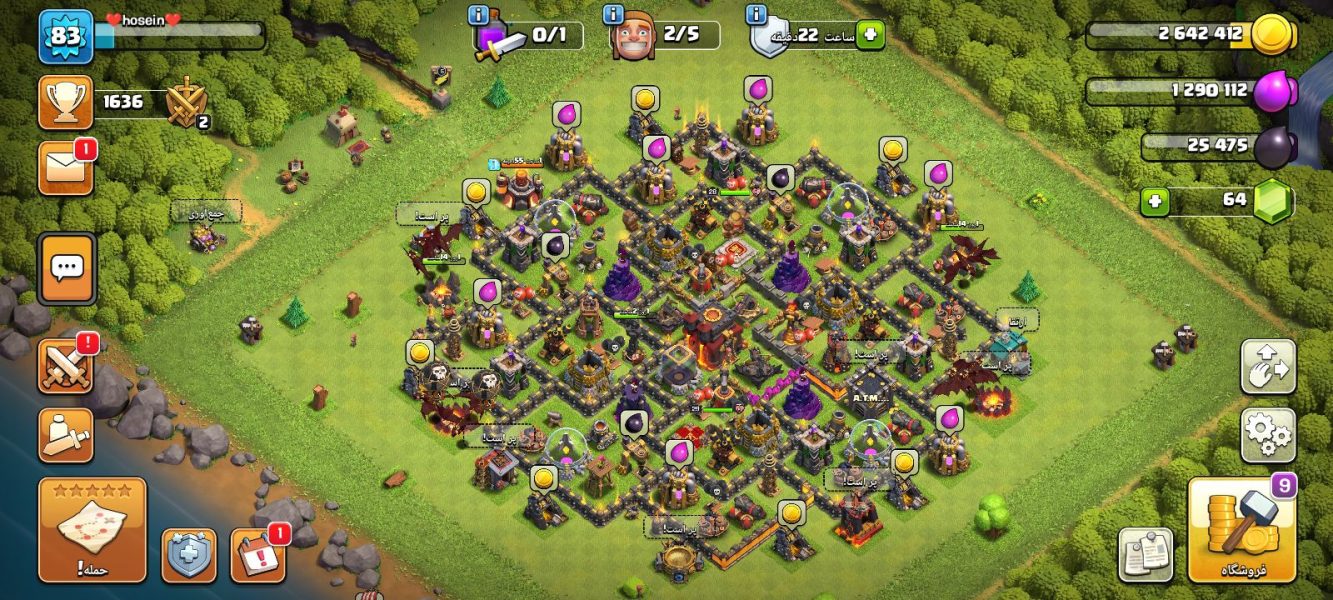Show army sword info via its i button

click(x=478, y=15)
